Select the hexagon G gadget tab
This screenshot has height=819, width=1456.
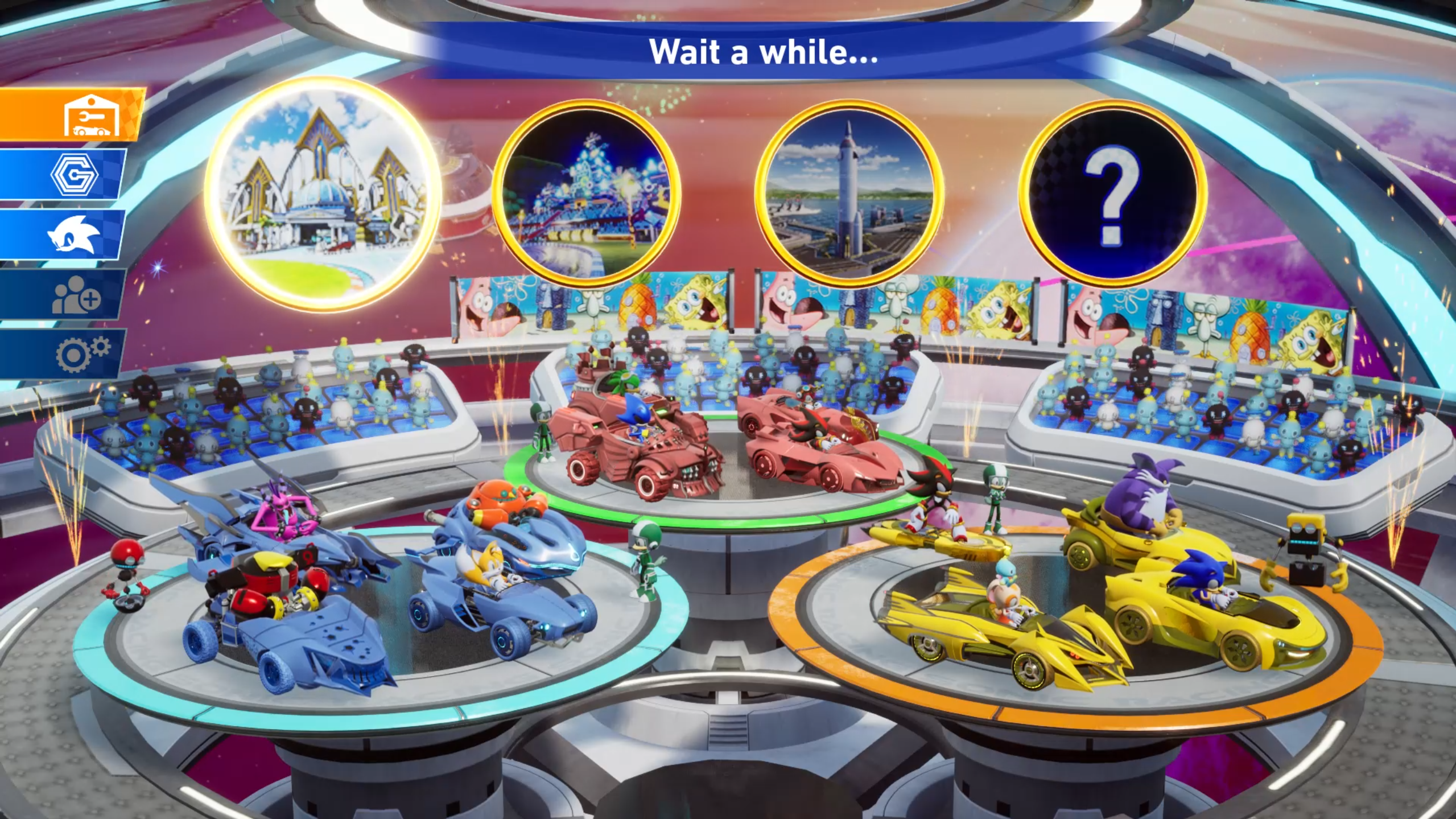[x=74, y=175]
